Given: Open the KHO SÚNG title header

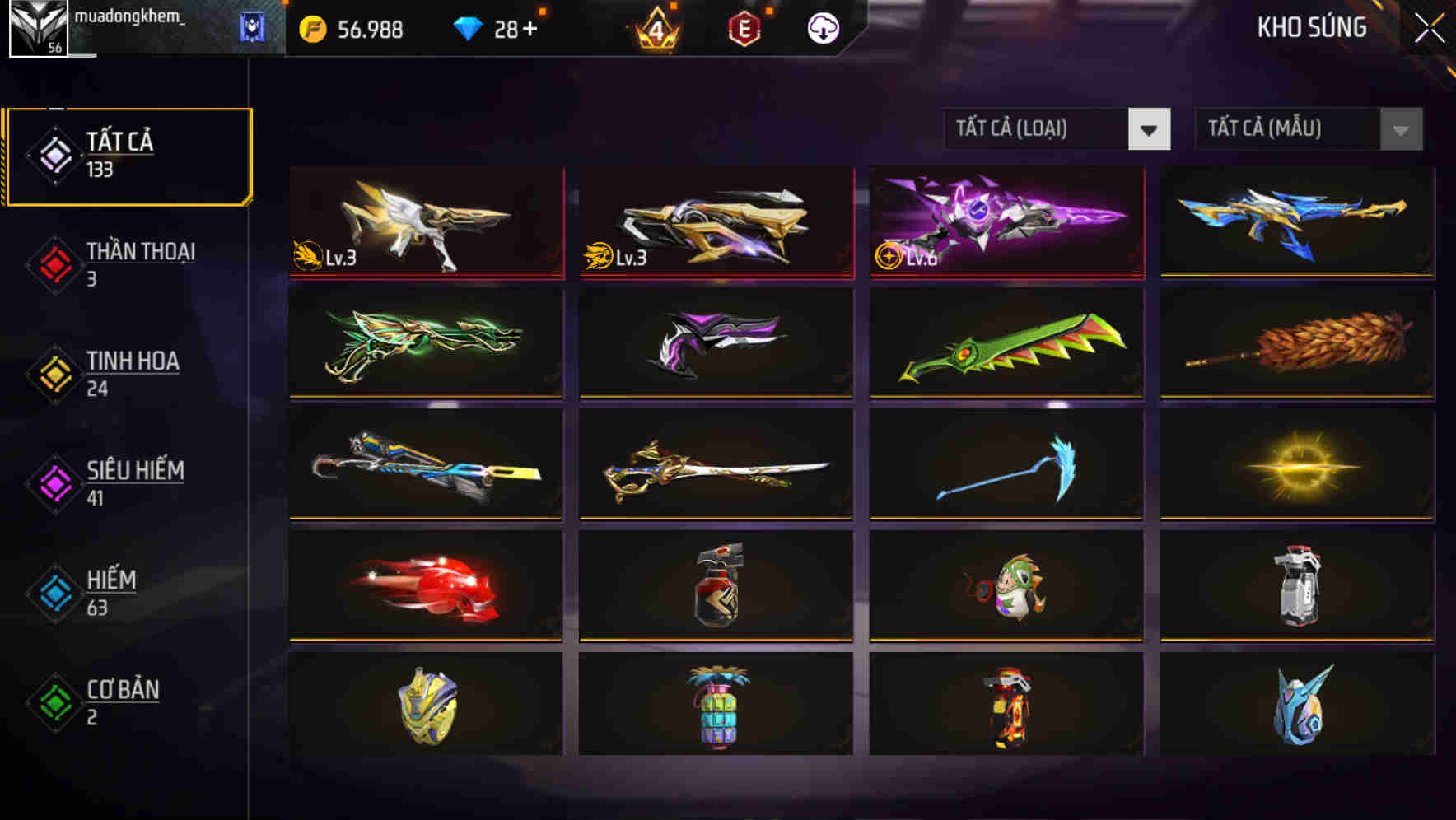Looking at the screenshot, I should click(1311, 27).
